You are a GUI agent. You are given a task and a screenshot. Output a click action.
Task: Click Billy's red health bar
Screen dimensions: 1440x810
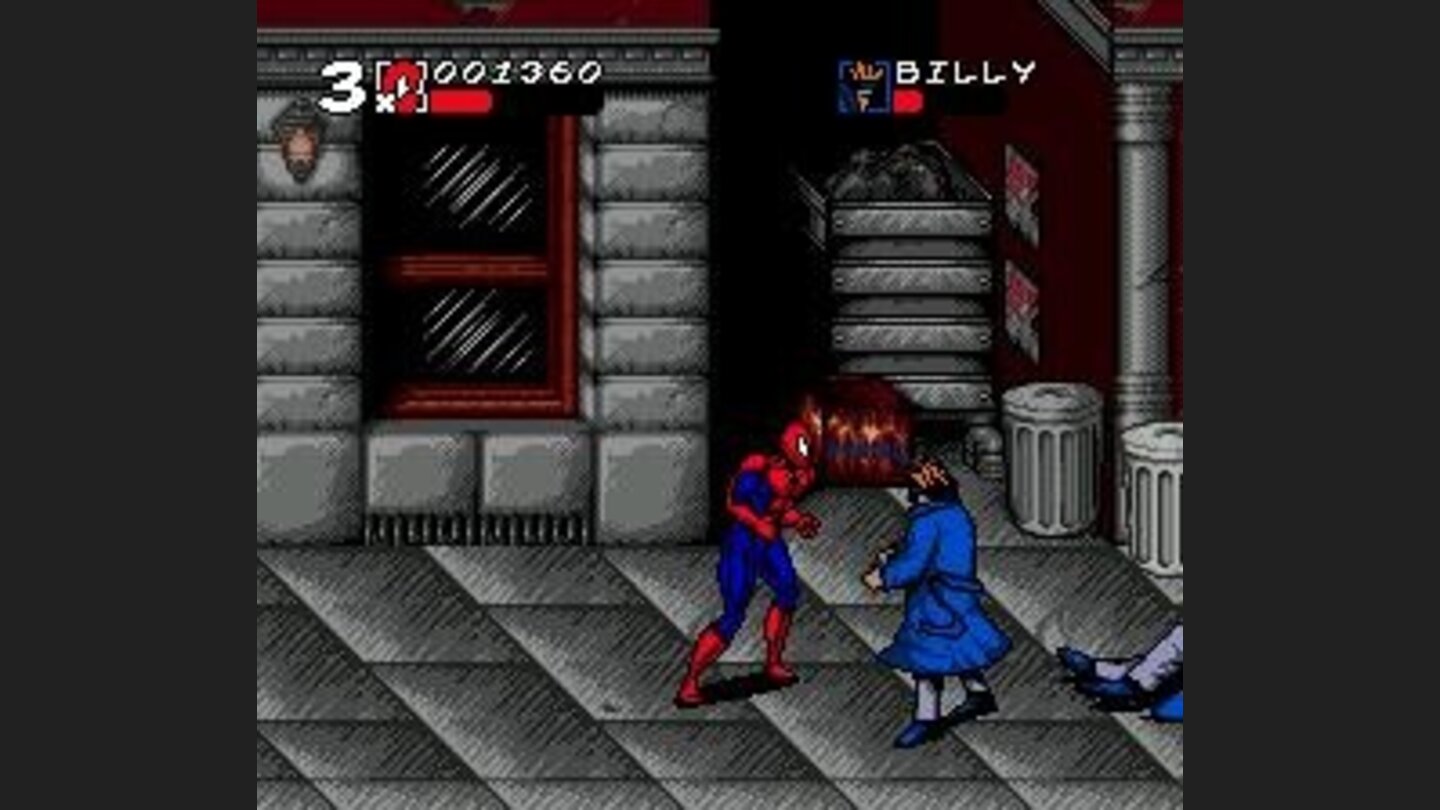click(910, 104)
